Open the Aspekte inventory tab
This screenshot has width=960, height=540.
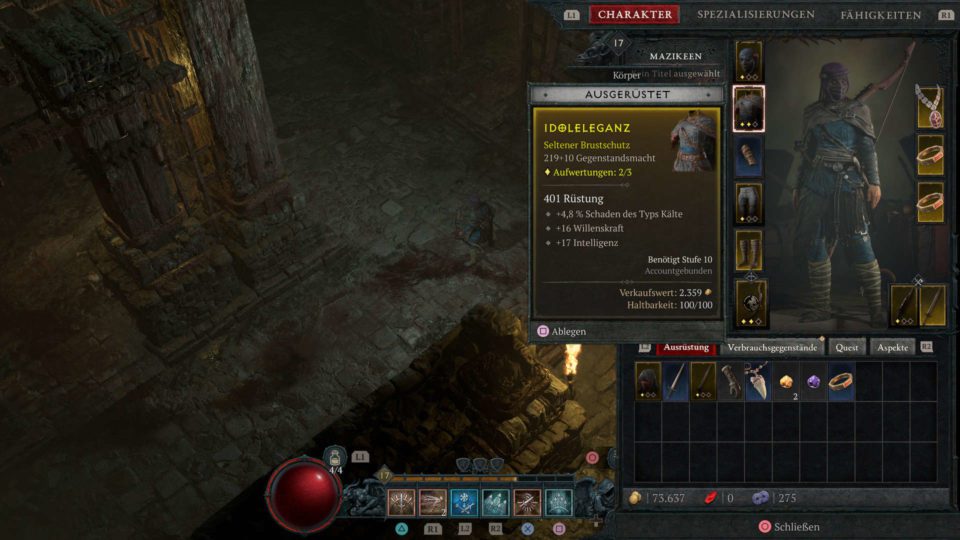click(x=893, y=347)
